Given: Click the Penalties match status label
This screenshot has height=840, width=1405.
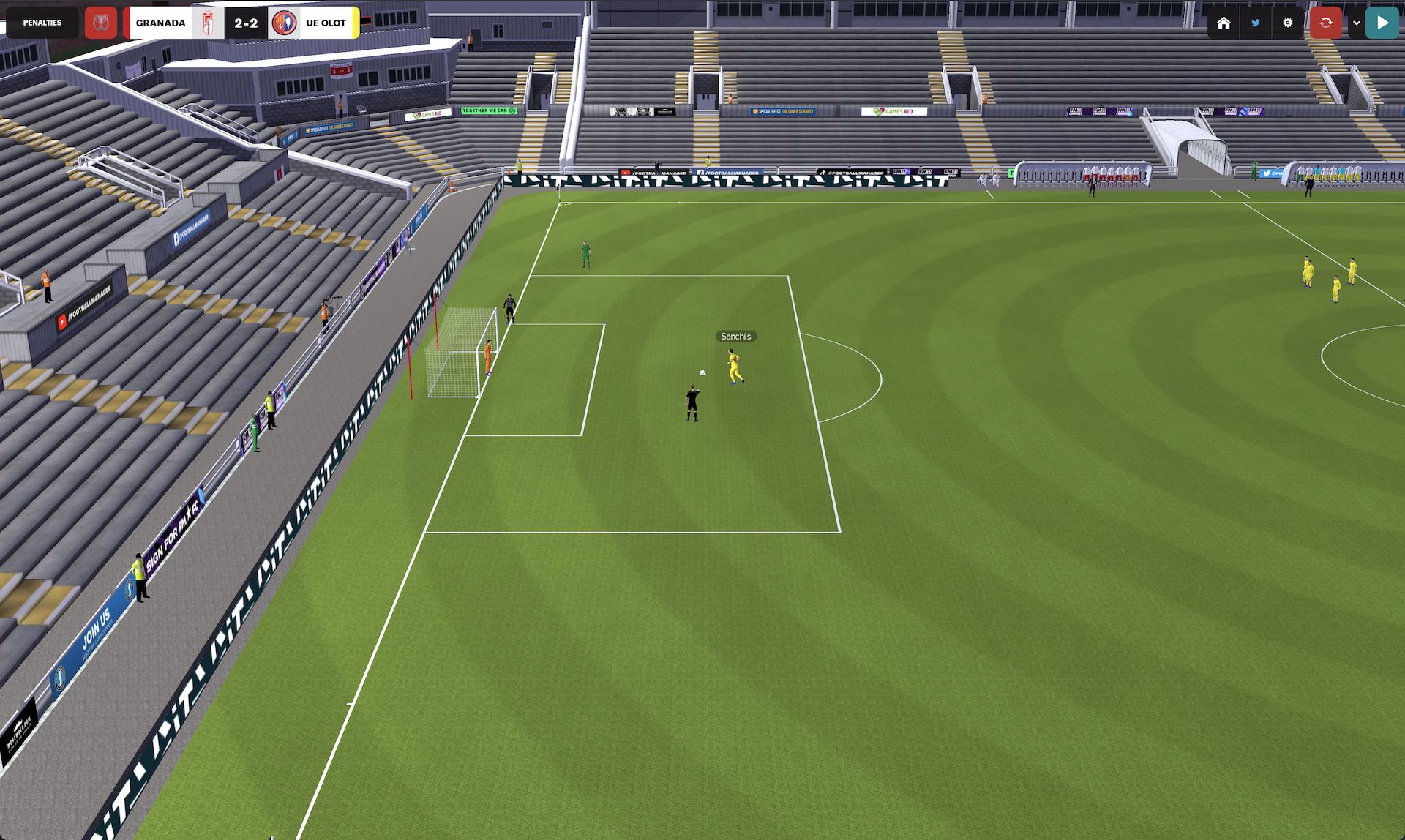Looking at the screenshot, I should click(x=42, y=23).
